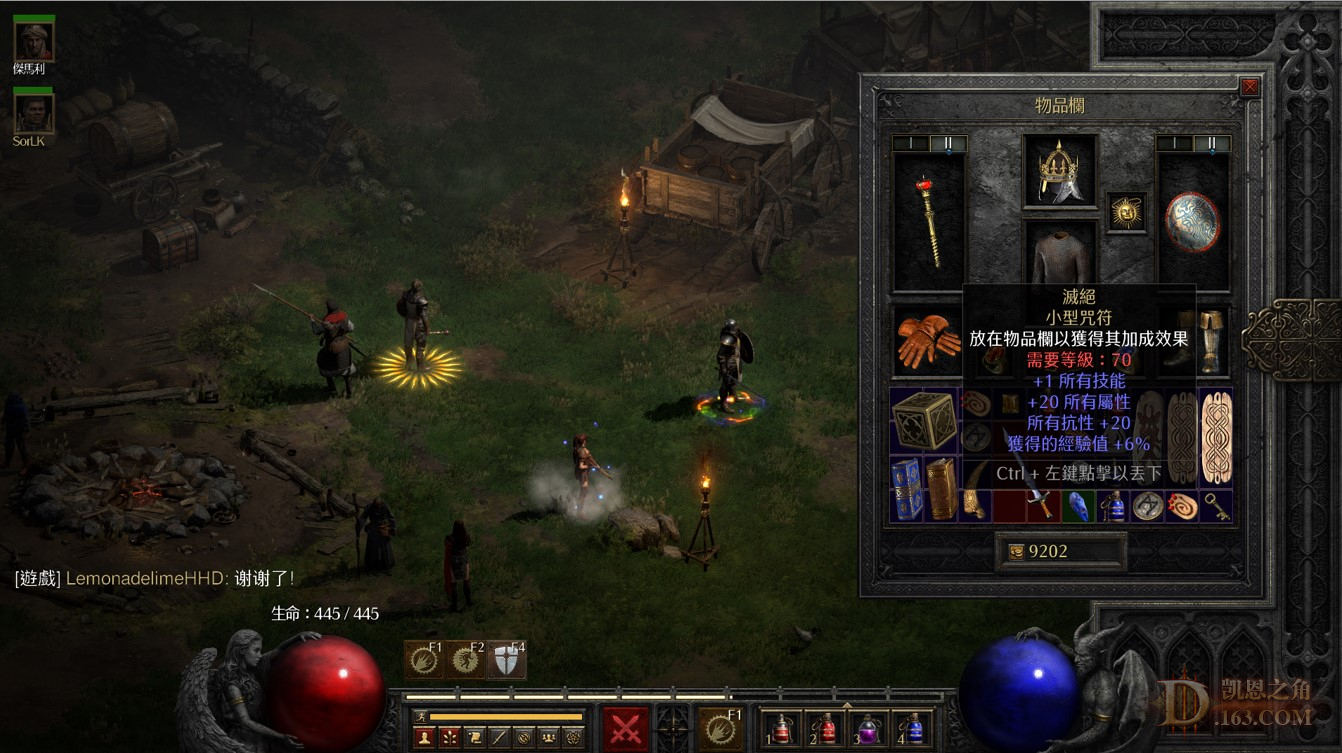Select the round shield slot
This screenshot has width=1342, height=753.
pyautogui.click(x=1192, y=222)
